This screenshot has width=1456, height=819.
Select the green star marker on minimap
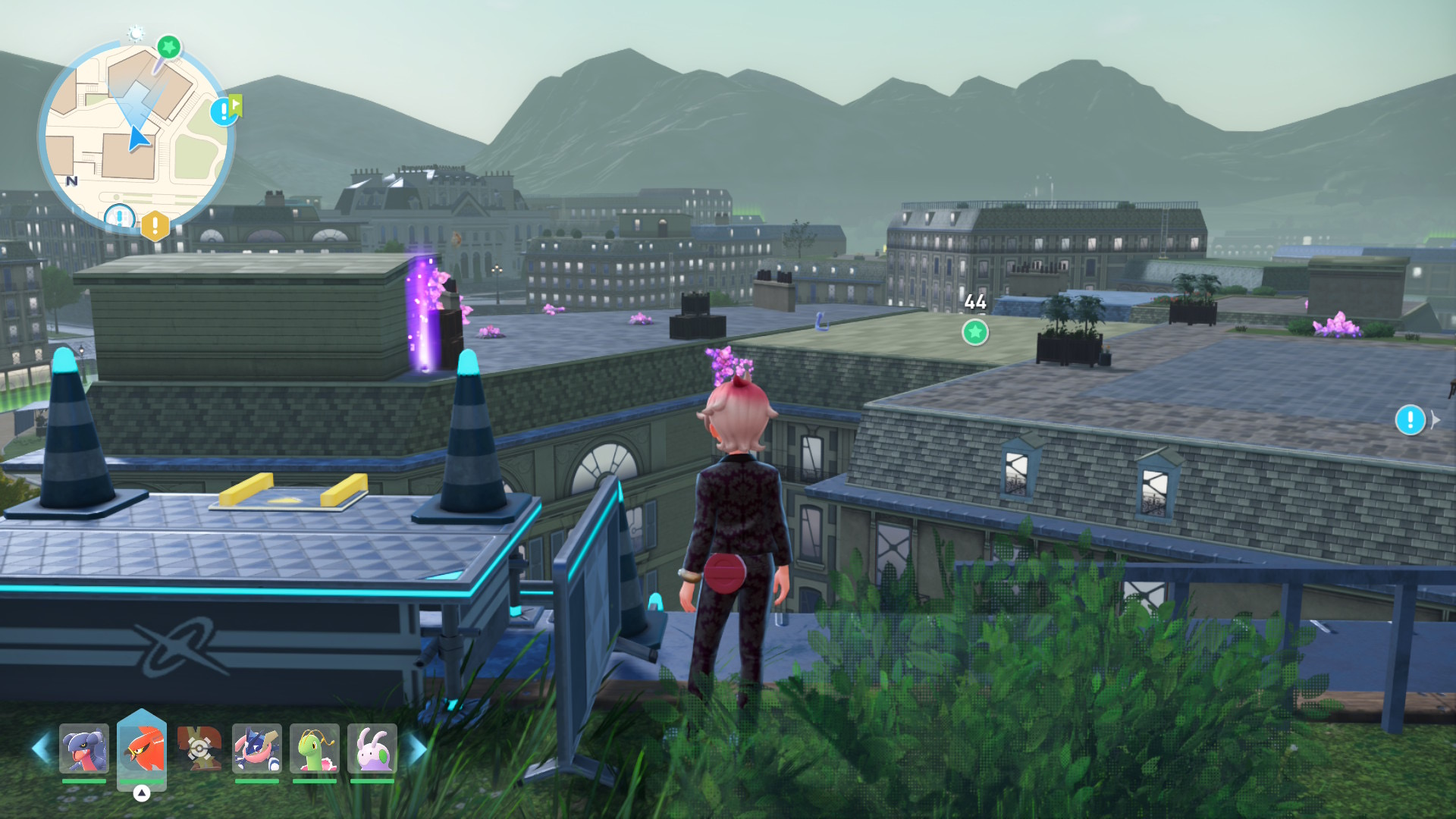point(168,48)
